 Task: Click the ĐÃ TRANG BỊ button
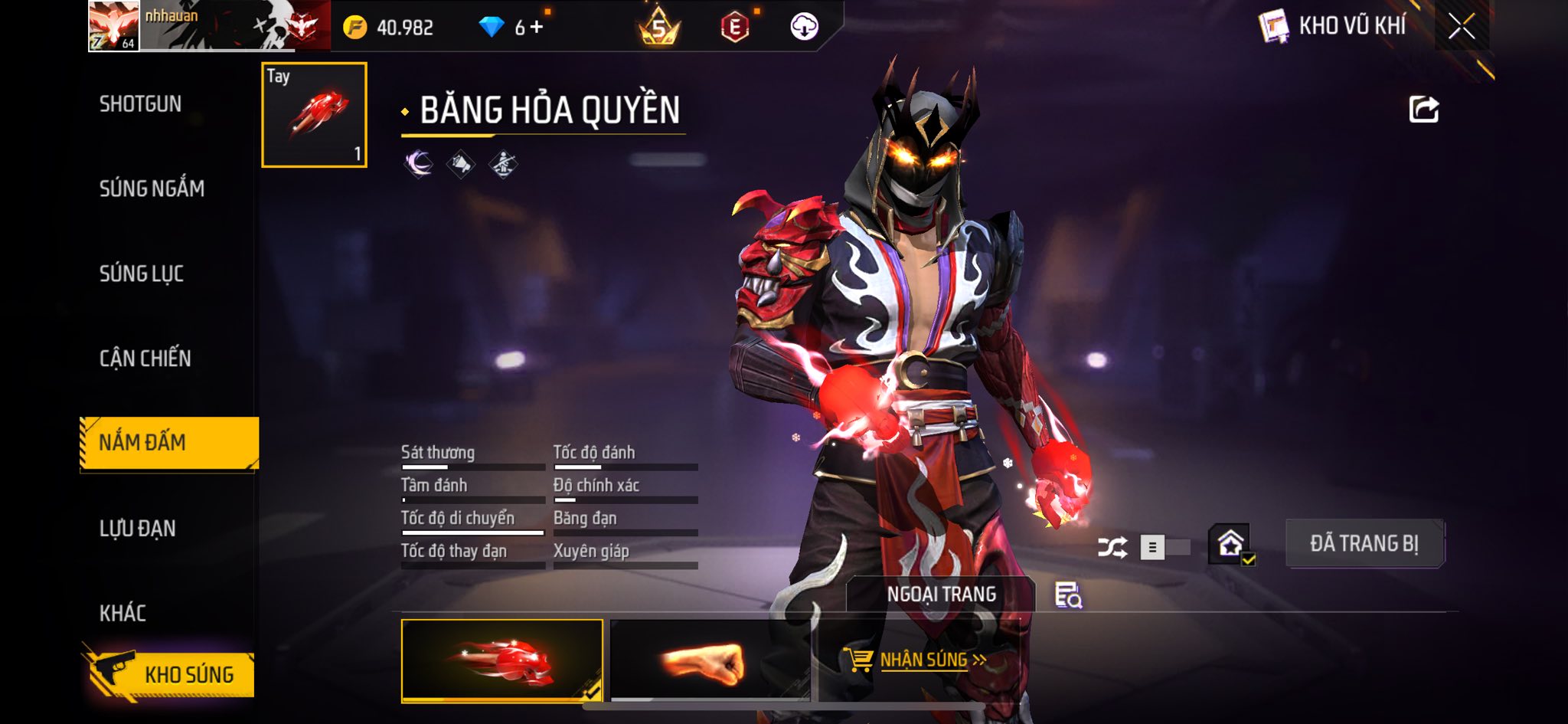(1364, 544)
